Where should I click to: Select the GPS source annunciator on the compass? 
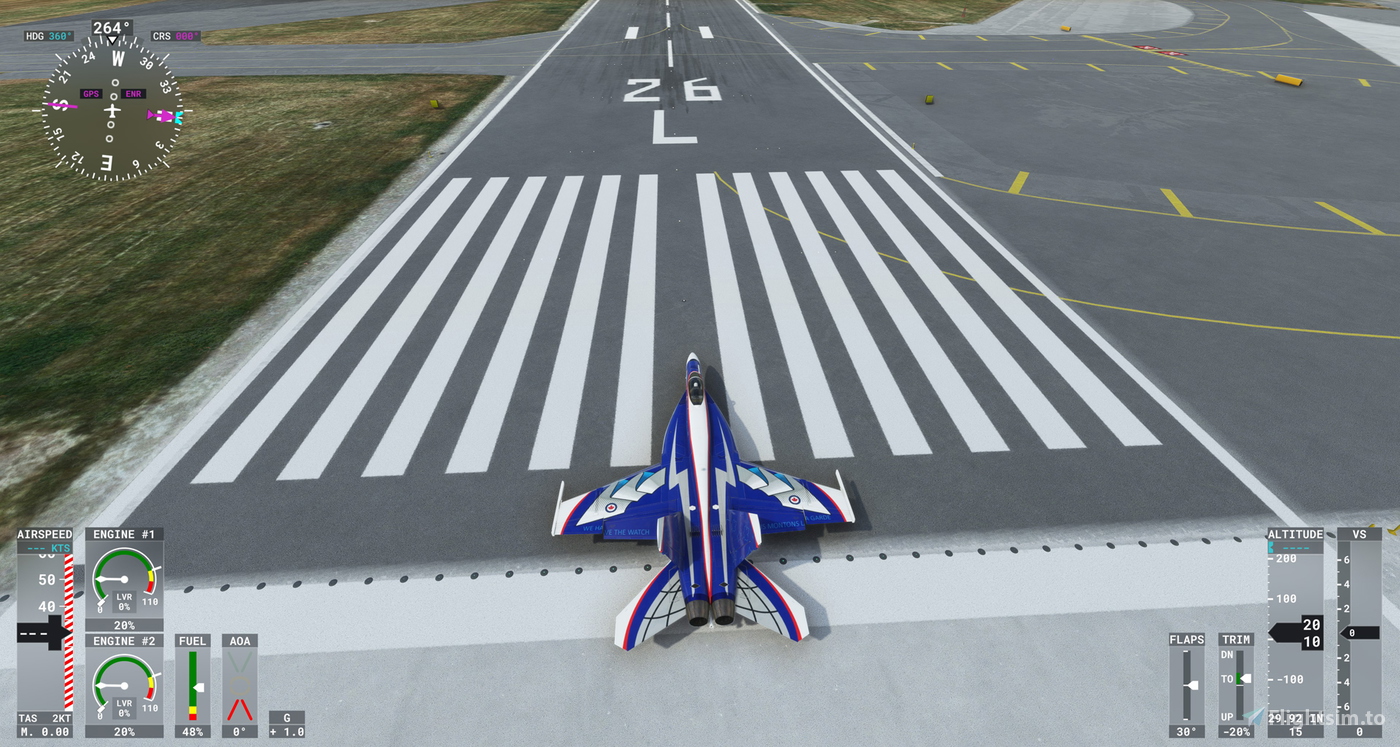coord(91,94)
